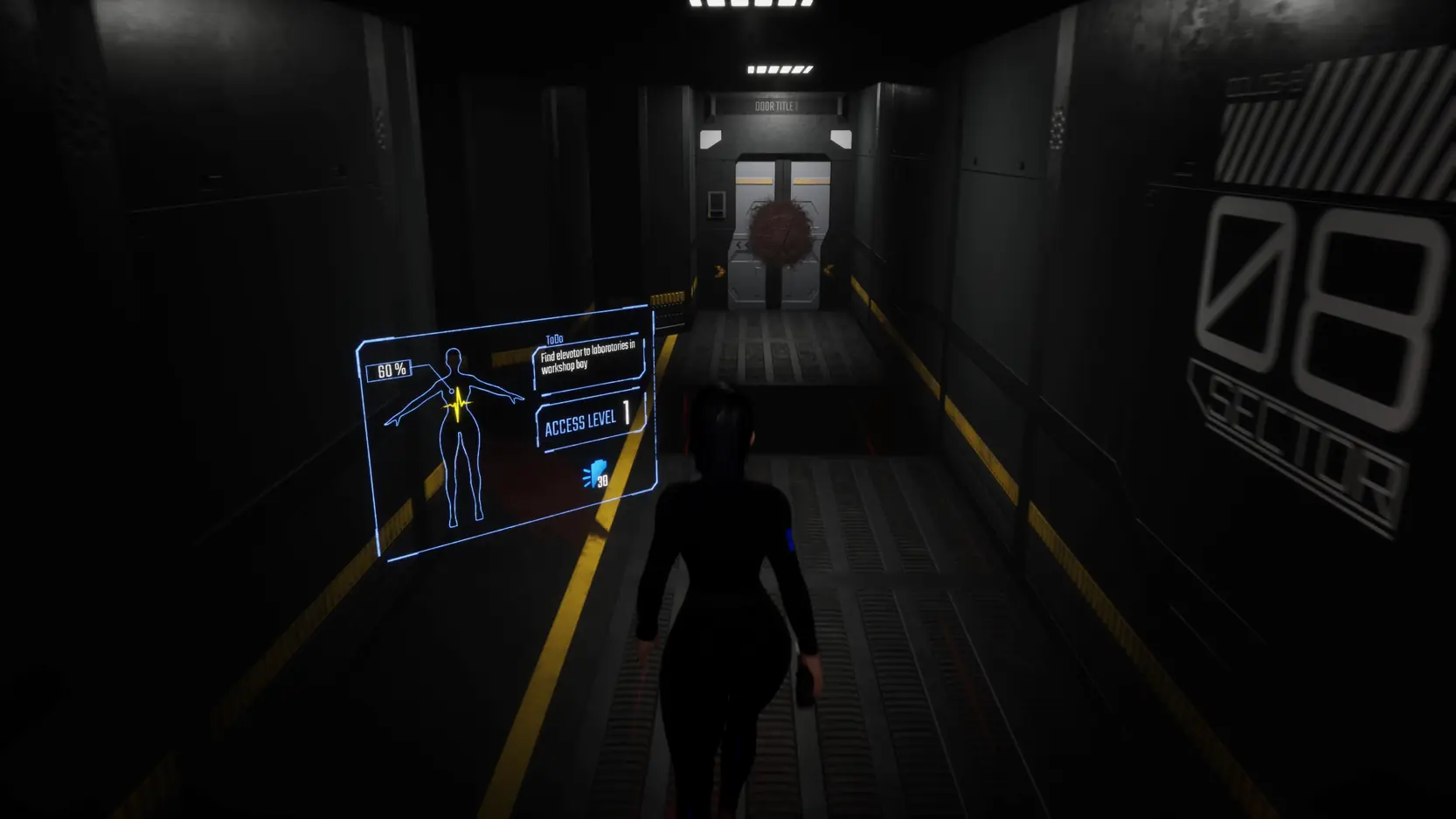Open the ToDo objective about finding the elevator
1456x819 pixels.
tap(587, 359)
